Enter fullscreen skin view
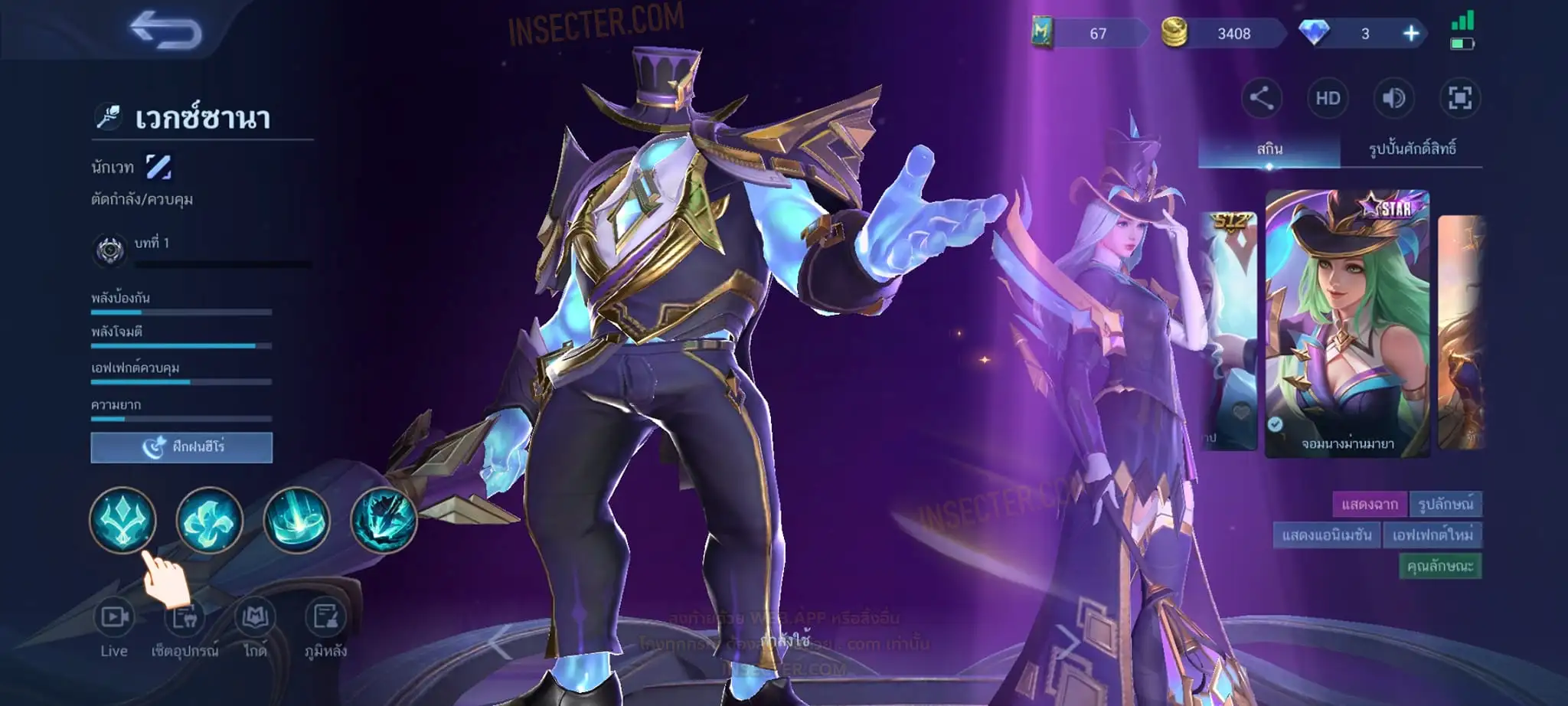 point(1459,98)
